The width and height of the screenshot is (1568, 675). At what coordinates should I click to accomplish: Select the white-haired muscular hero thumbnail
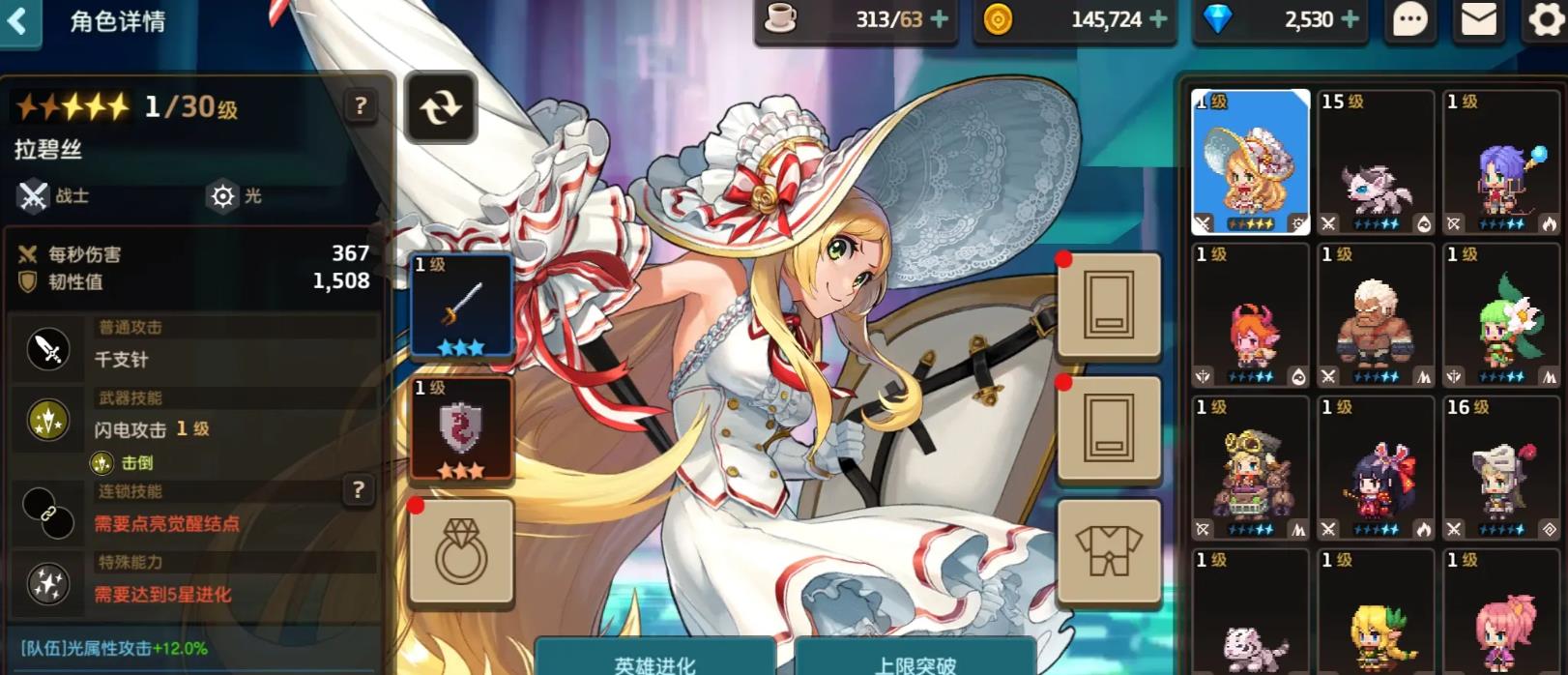pyautogui.click(x=1375, y=315)
